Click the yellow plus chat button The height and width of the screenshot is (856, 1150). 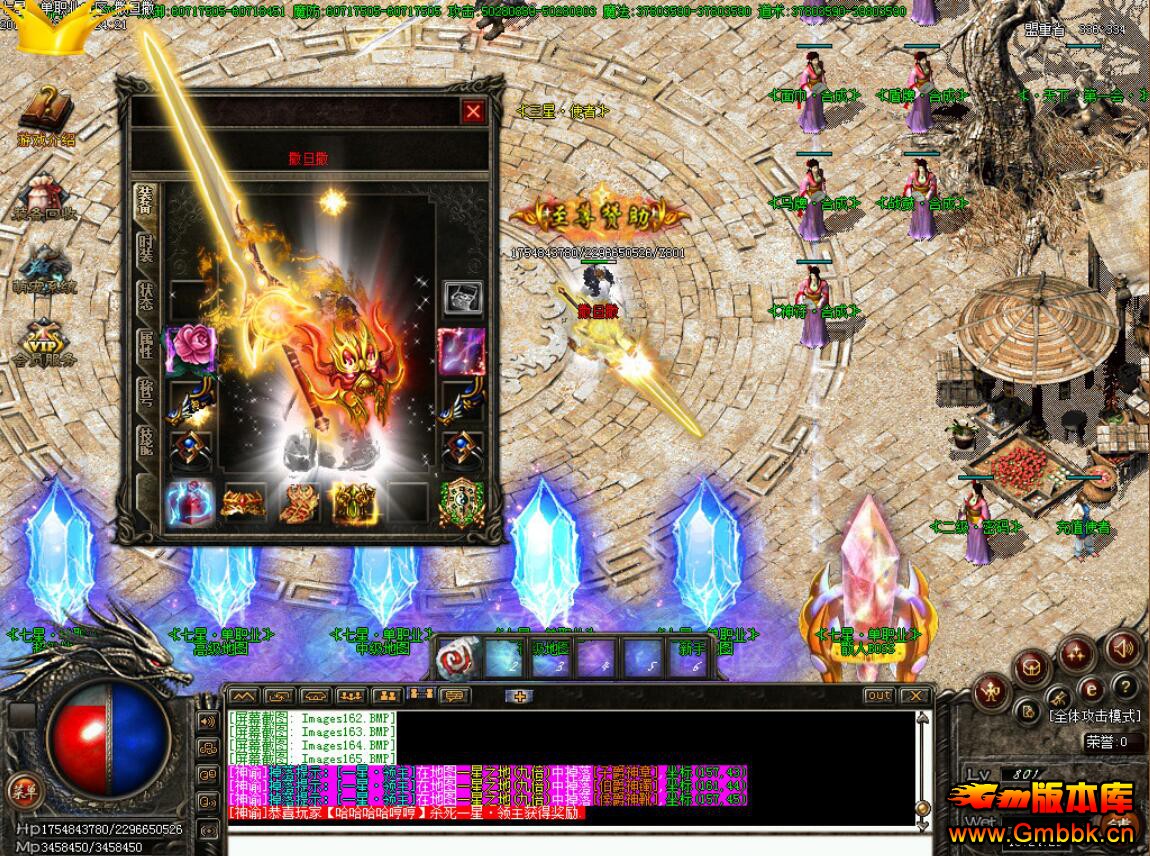[519, 696]
